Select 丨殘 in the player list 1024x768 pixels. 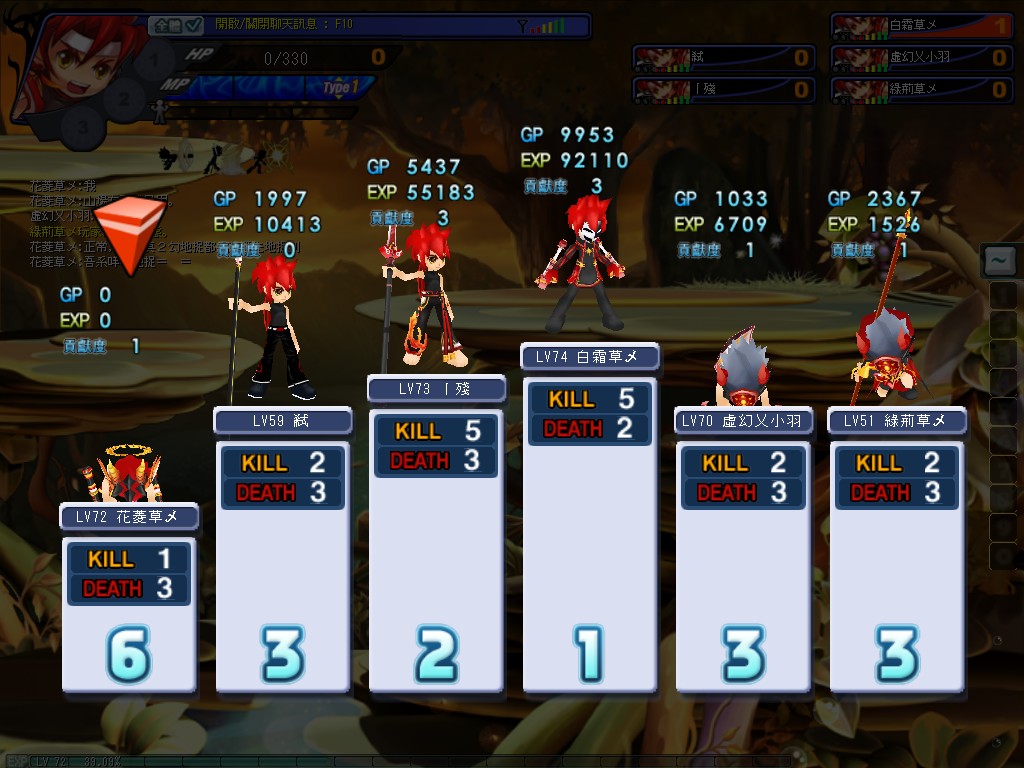pyautogui.click(x=710, y=90)
